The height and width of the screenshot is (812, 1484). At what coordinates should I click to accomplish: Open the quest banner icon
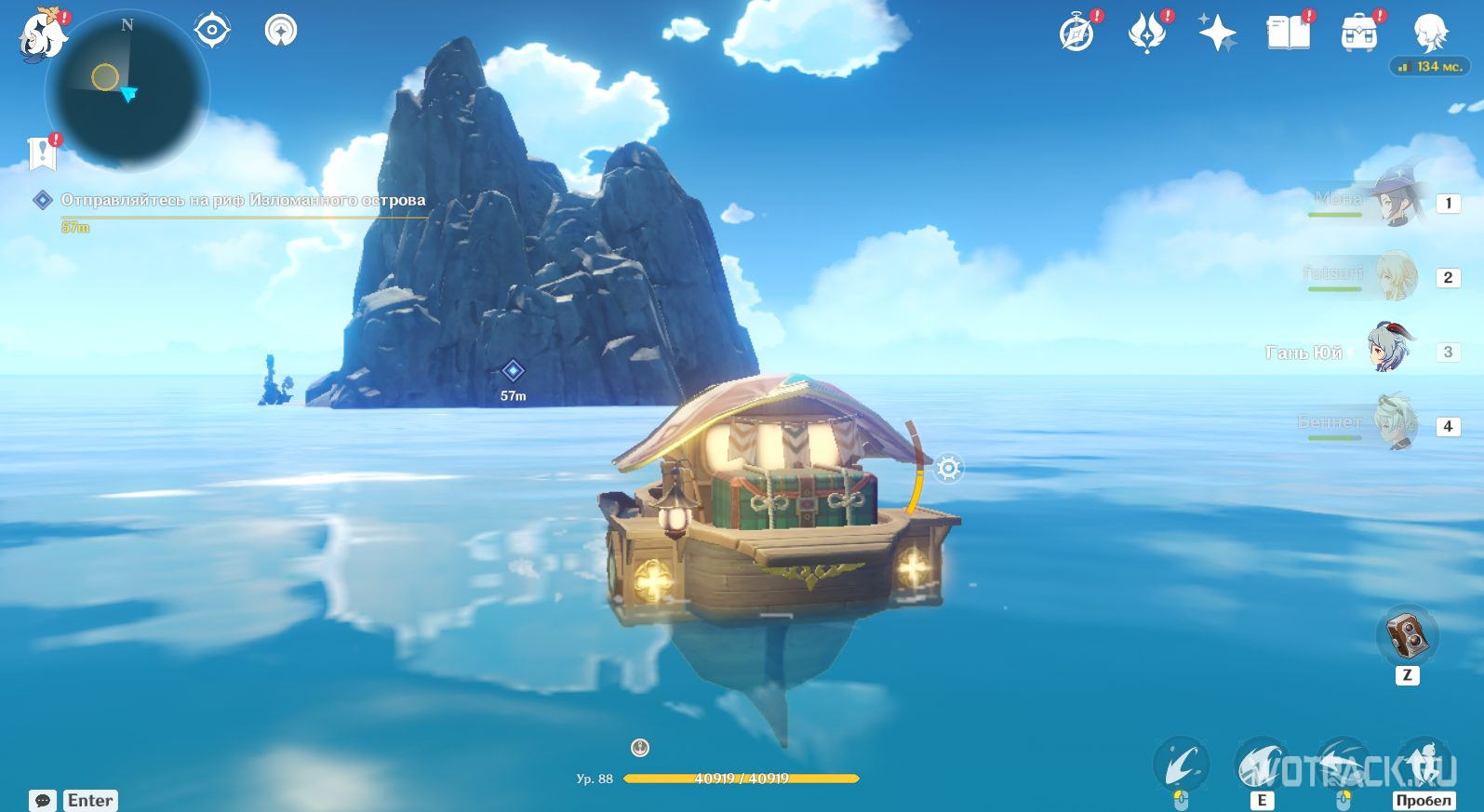tap(43, 153)
